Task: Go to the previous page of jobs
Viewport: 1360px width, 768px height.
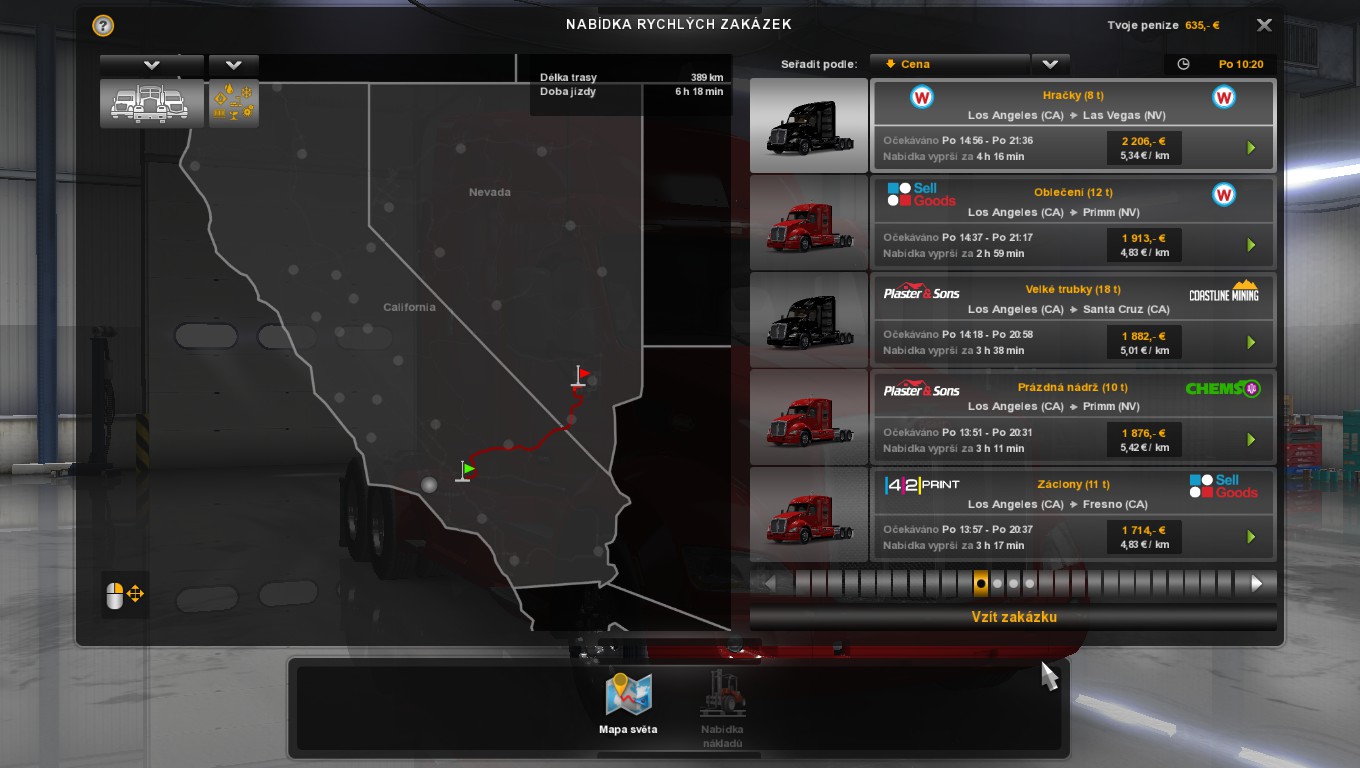Action: point(770,583)
